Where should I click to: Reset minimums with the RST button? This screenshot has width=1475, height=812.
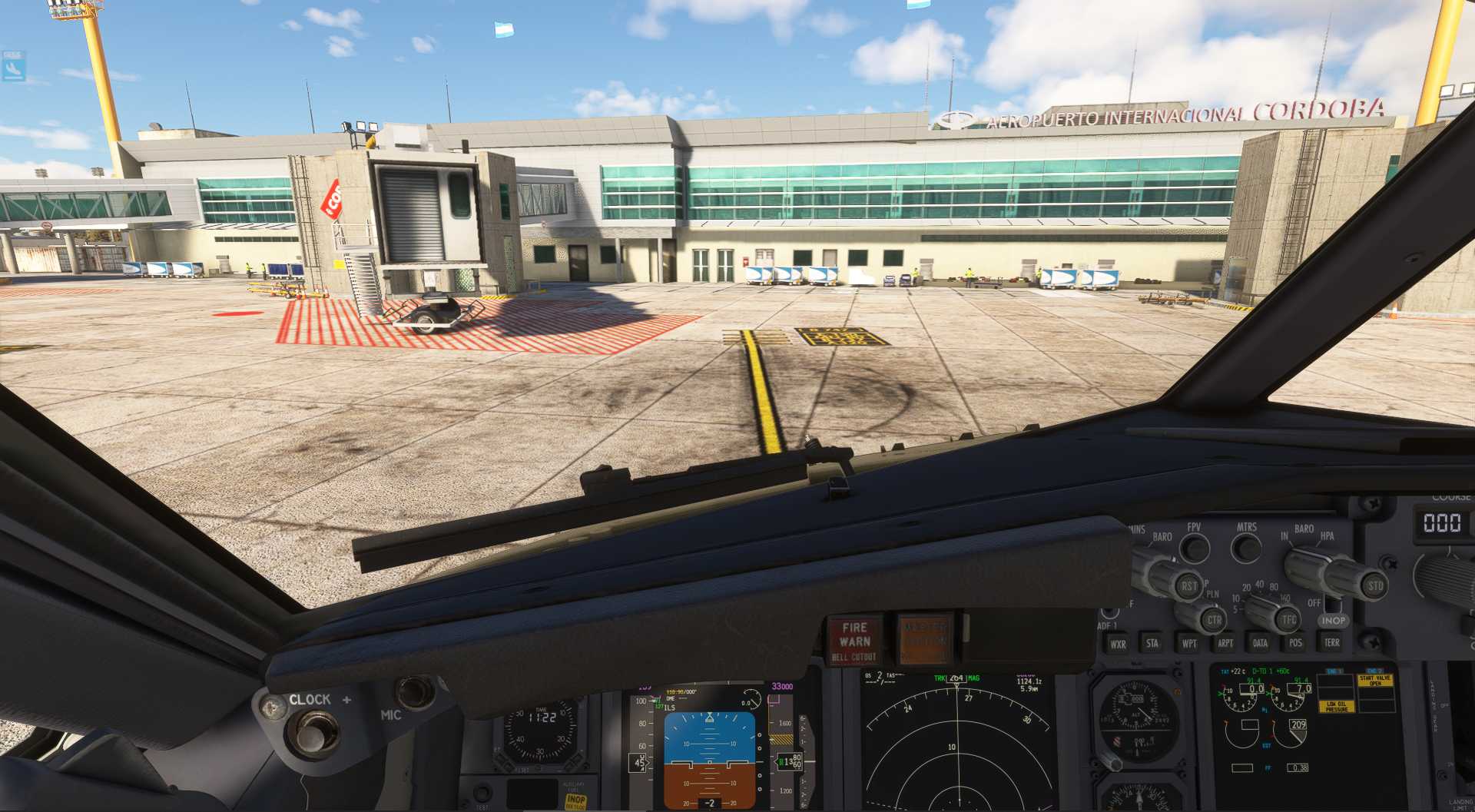click(1188, 585)
